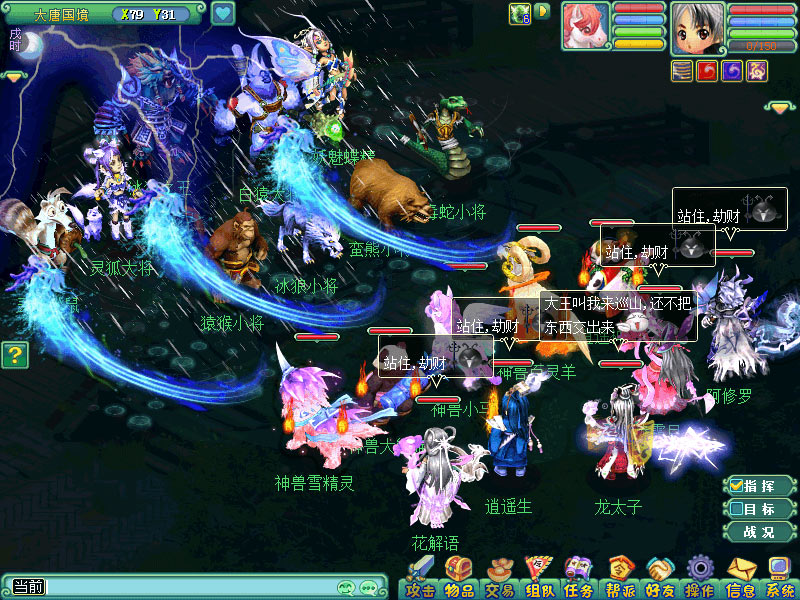Toggle the 指挥 (Command) checkbox
This screenshot has height=600, width=800.
pos(737,486)
